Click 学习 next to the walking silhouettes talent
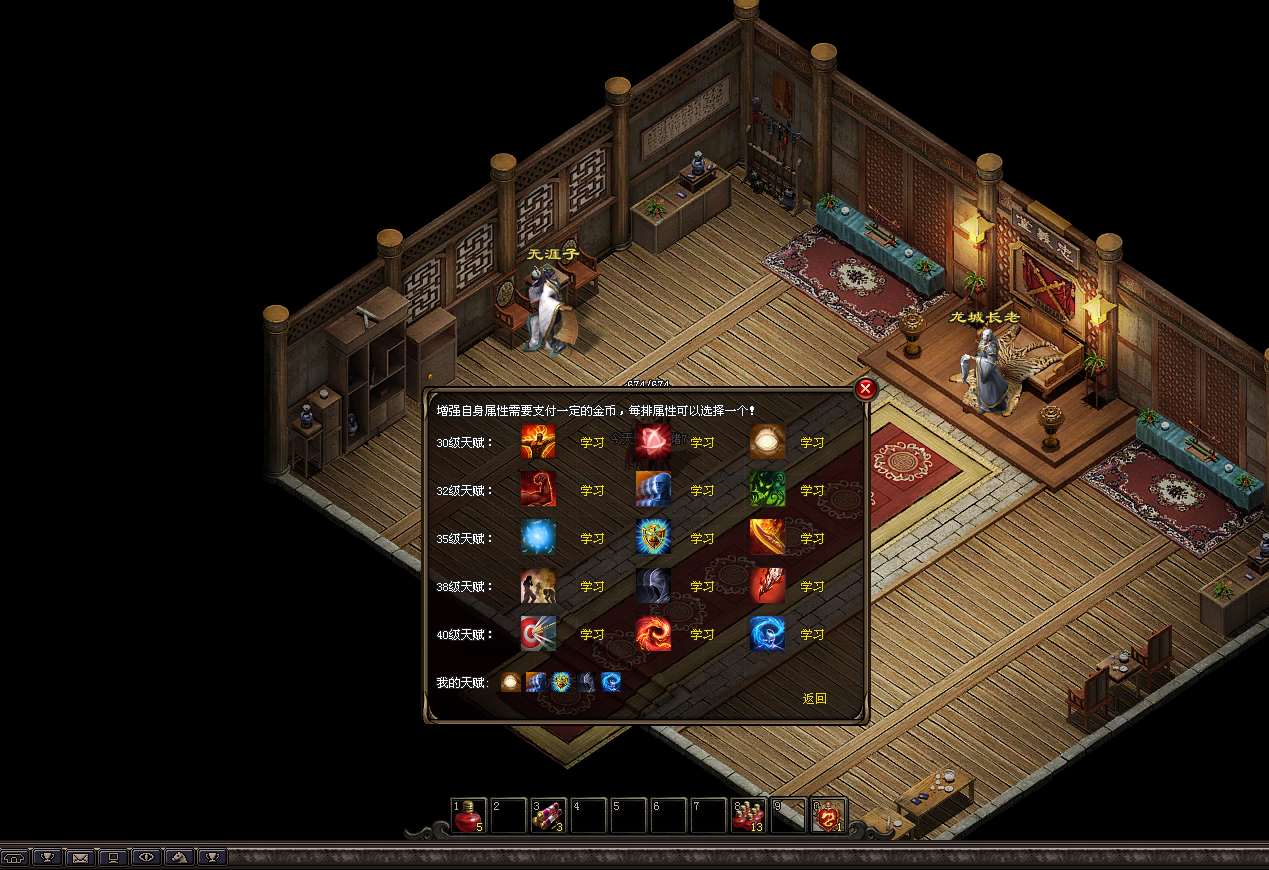Viewport: 1269px width, 870px height. 592,586
